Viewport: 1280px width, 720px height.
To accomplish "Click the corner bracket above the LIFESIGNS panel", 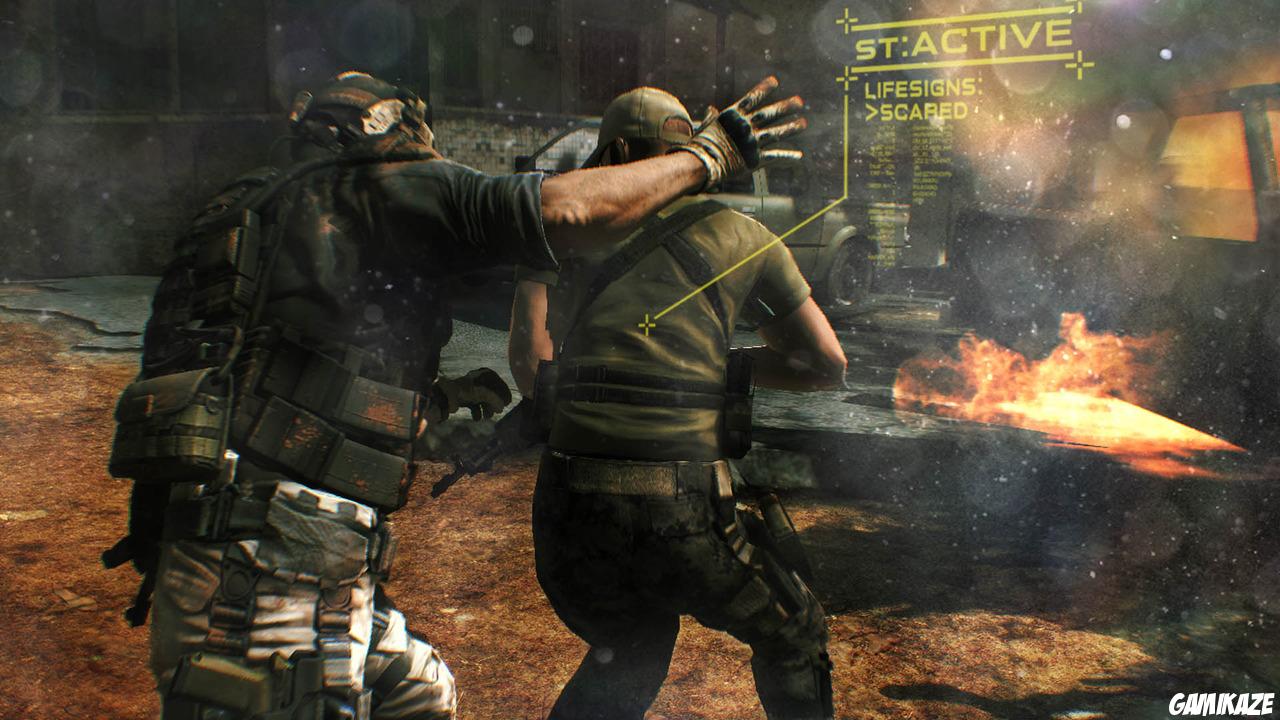I will (845, 77).
